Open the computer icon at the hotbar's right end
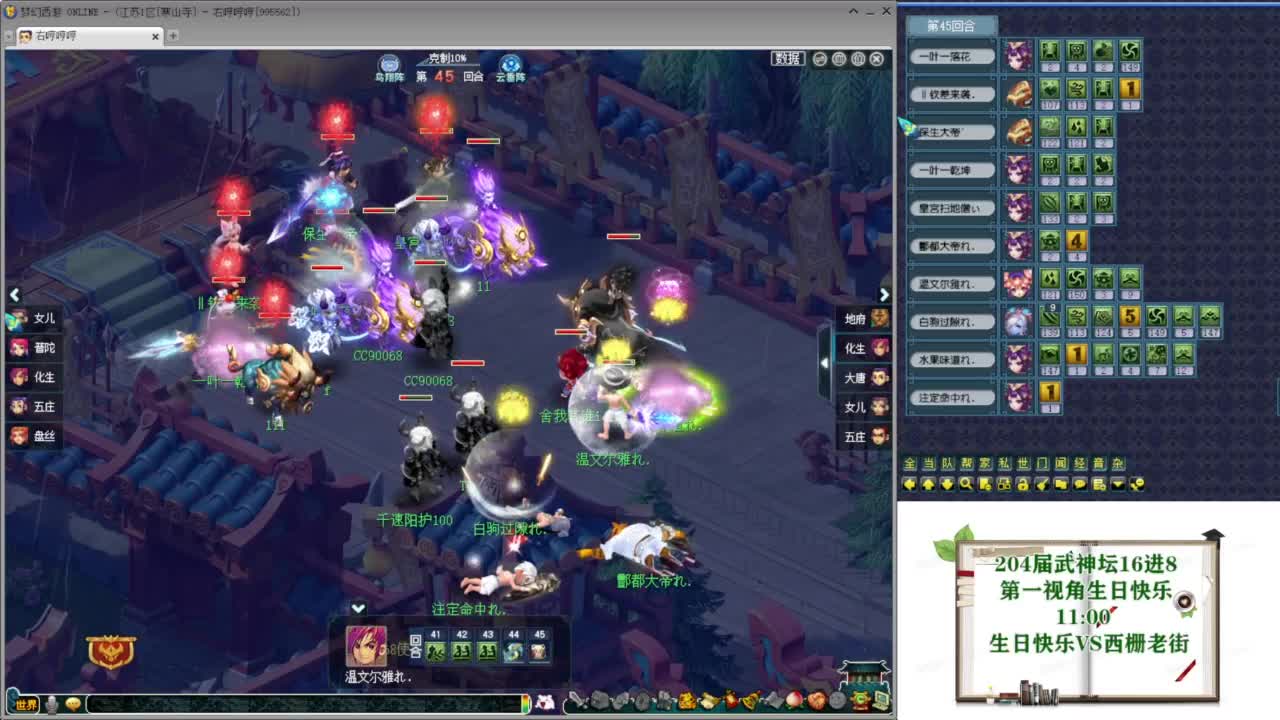The image size is (1280, 720). click(x=880, y=702)
